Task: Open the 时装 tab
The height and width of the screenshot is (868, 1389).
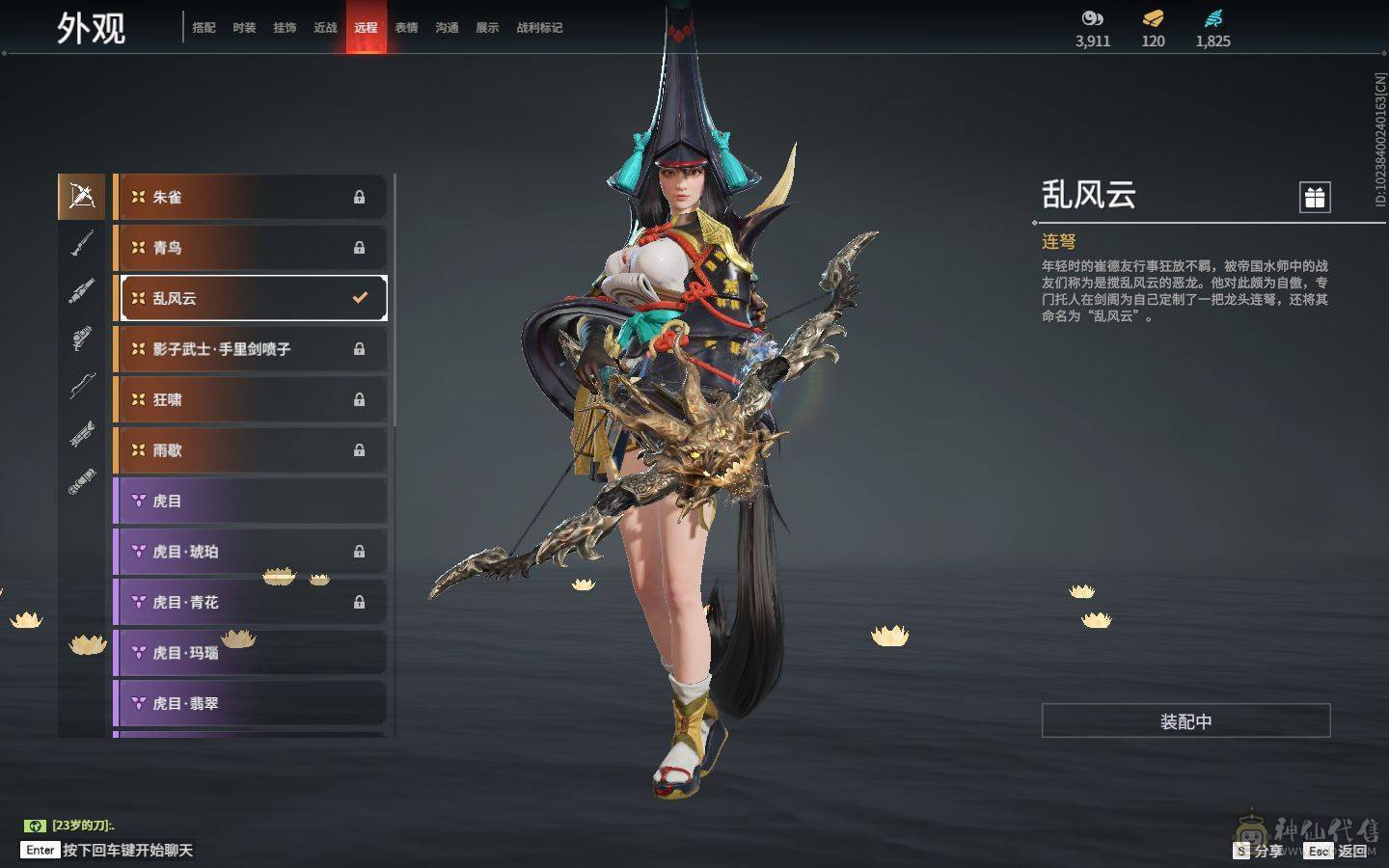Action: click(244, 28)
